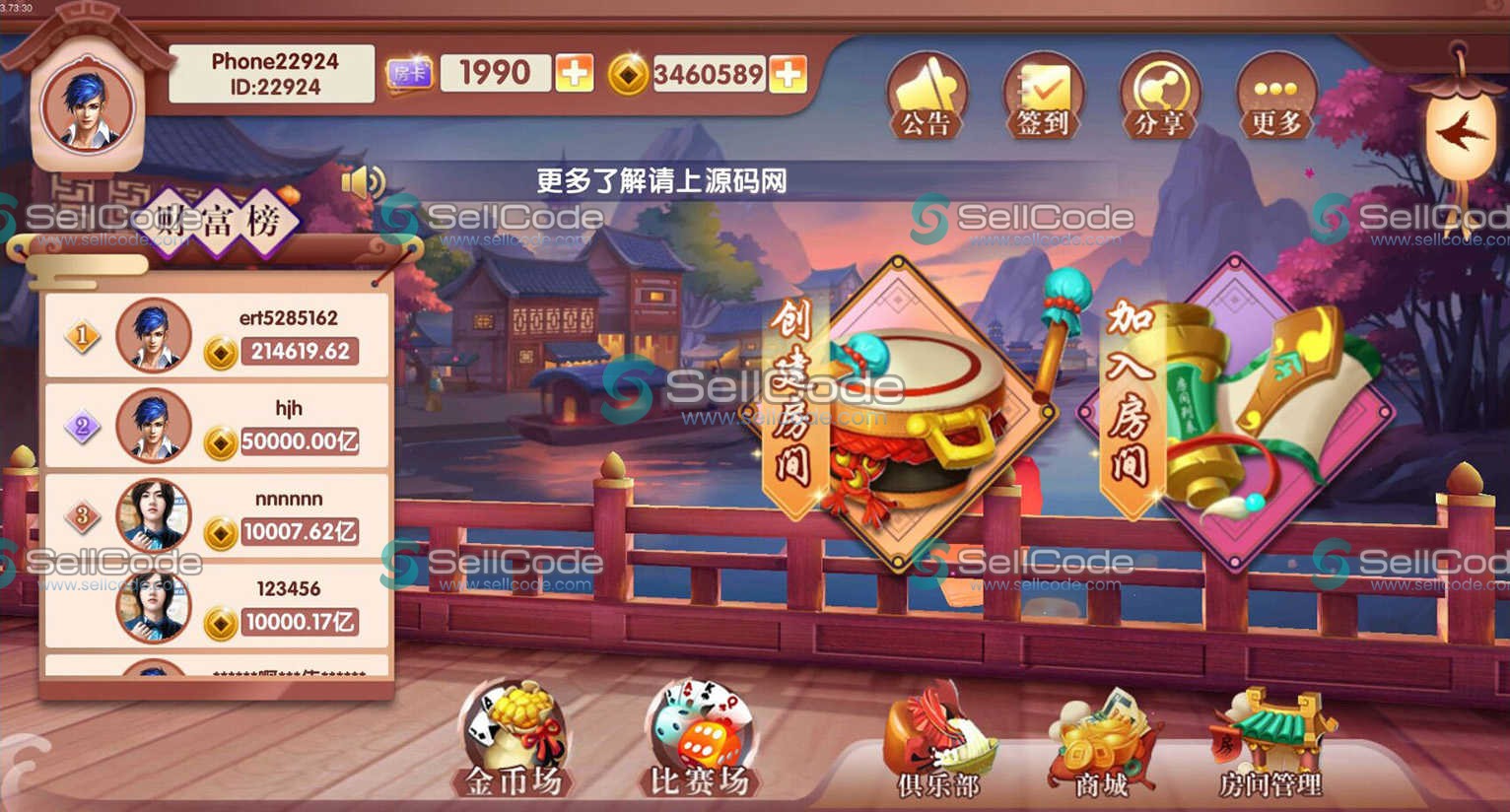Image resolution: width=1510 pixels, height=812 pixels.
Task: Mute the announcement speaker icon
Action: point(364,181)
